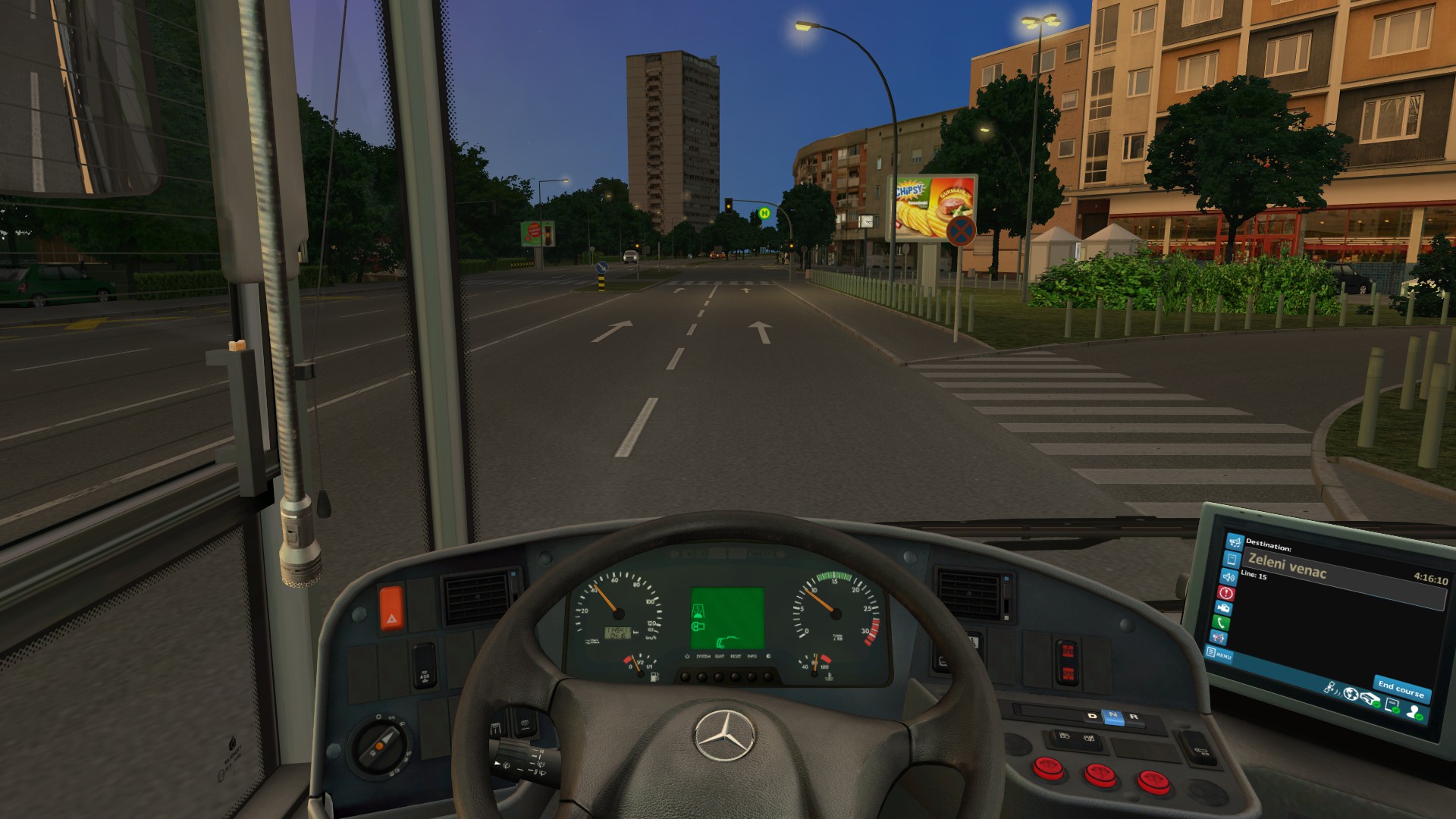1456x819 pixels.
Task: Select the megaphone announcement icon
Action: 1235,541
